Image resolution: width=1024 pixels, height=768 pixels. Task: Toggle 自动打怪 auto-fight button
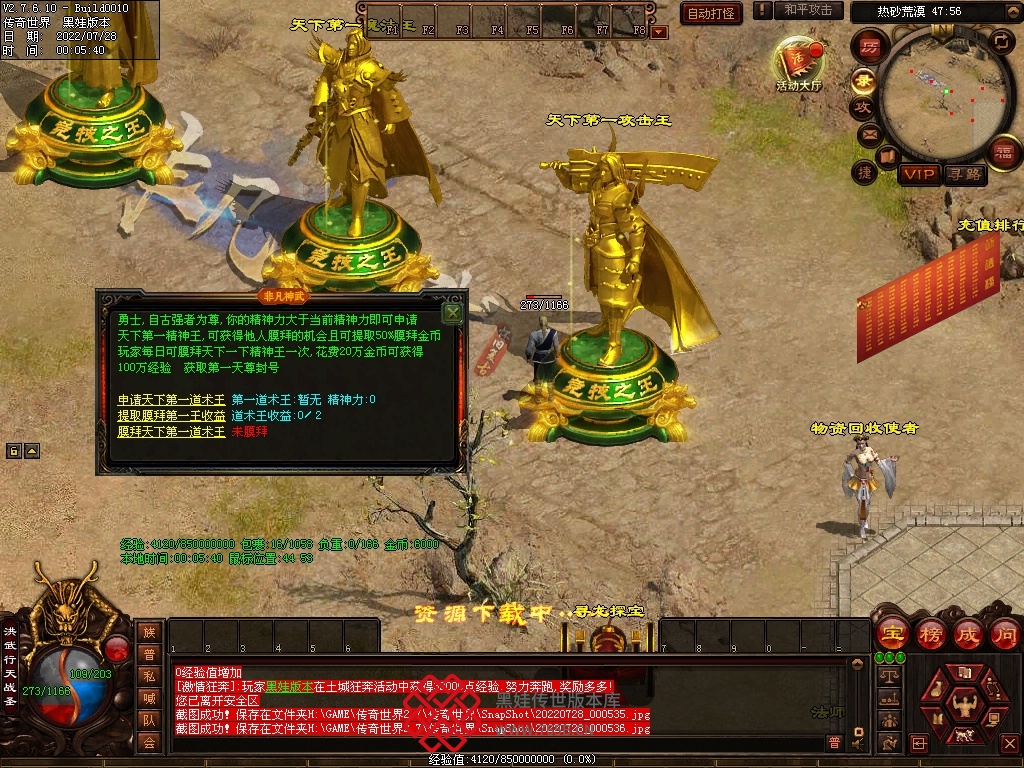point(711,13)
